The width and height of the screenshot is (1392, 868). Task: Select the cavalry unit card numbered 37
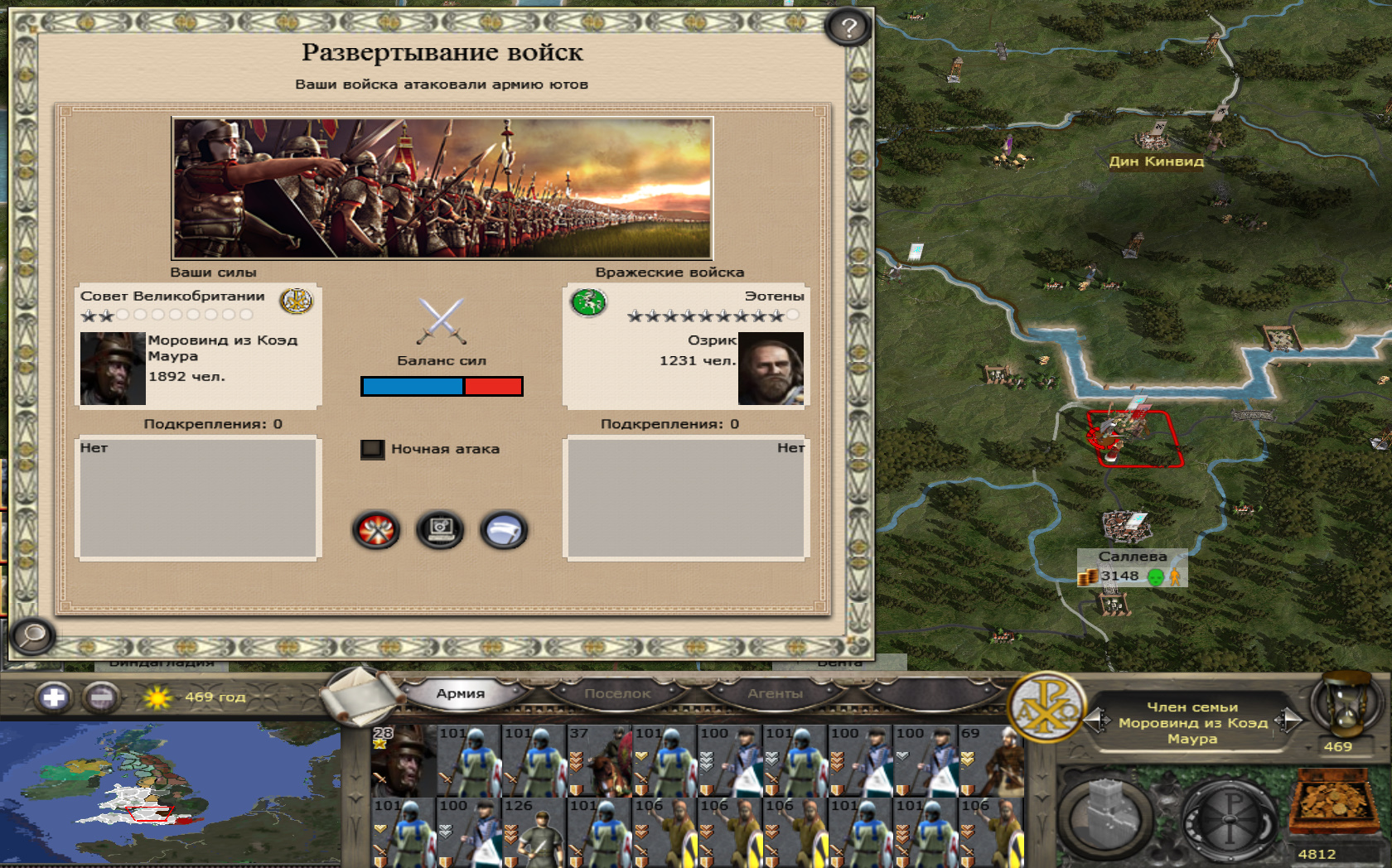[x=600, y=760]
